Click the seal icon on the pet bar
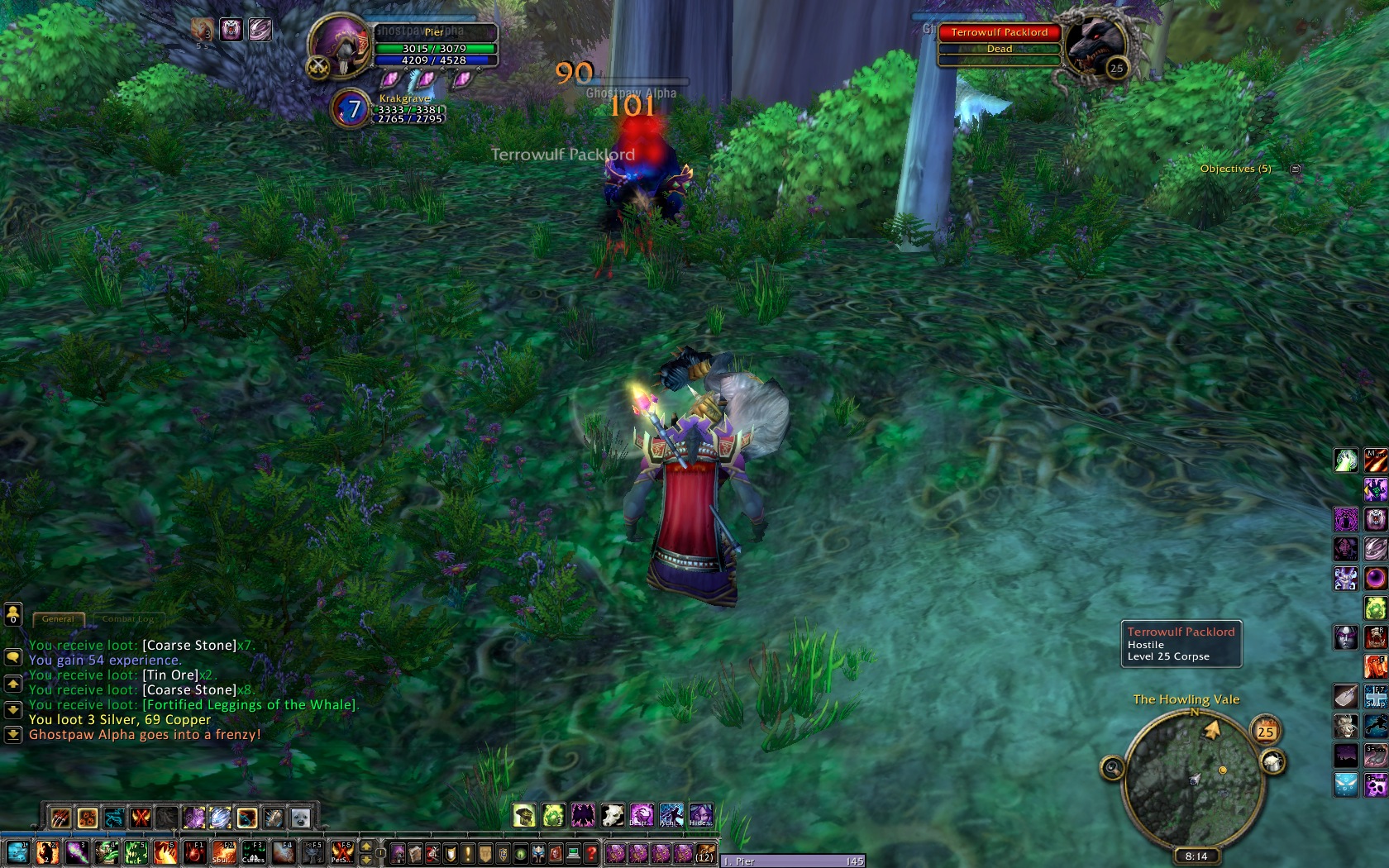 tap(300, 818)
